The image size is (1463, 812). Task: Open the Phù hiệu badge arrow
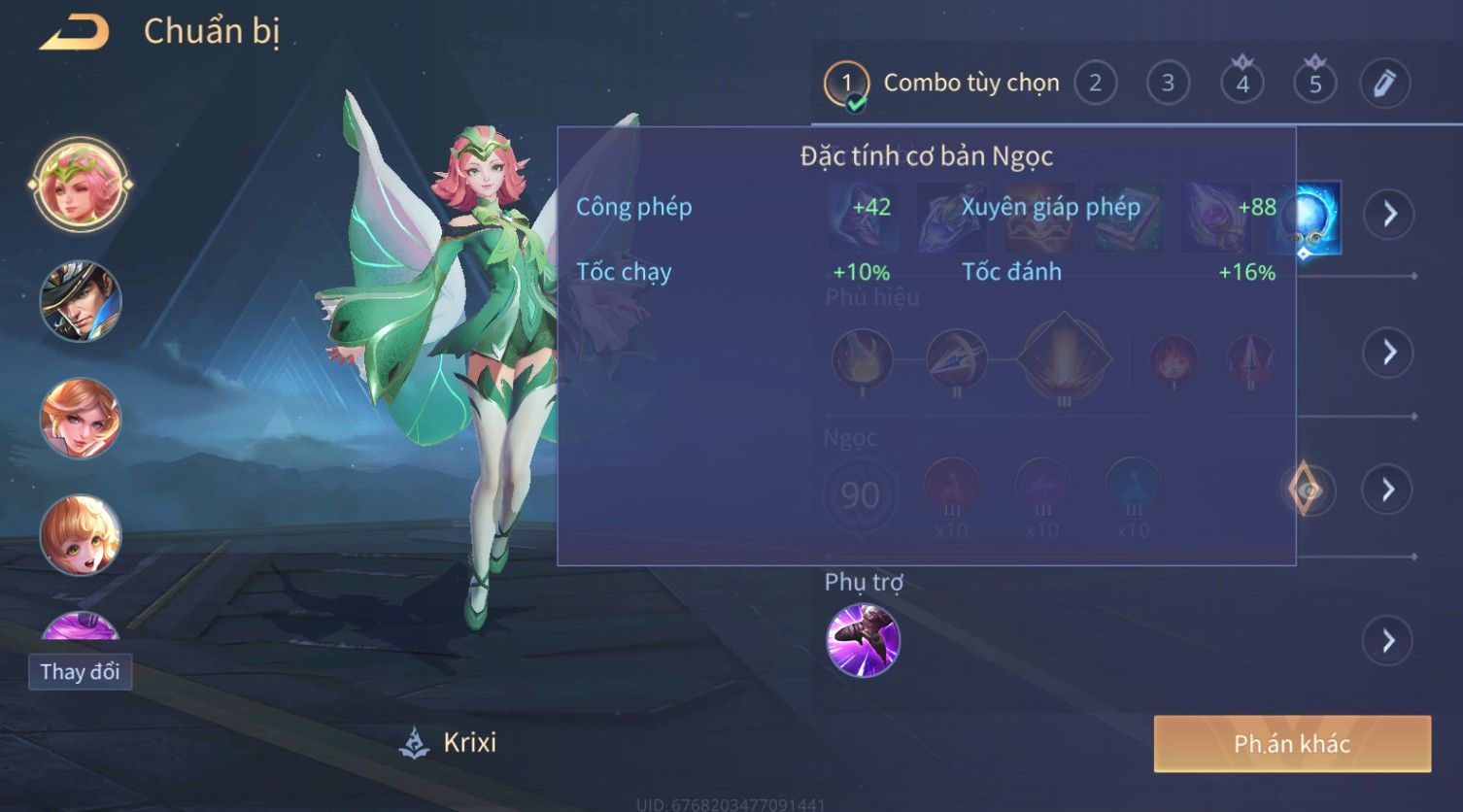[1389, 352]
